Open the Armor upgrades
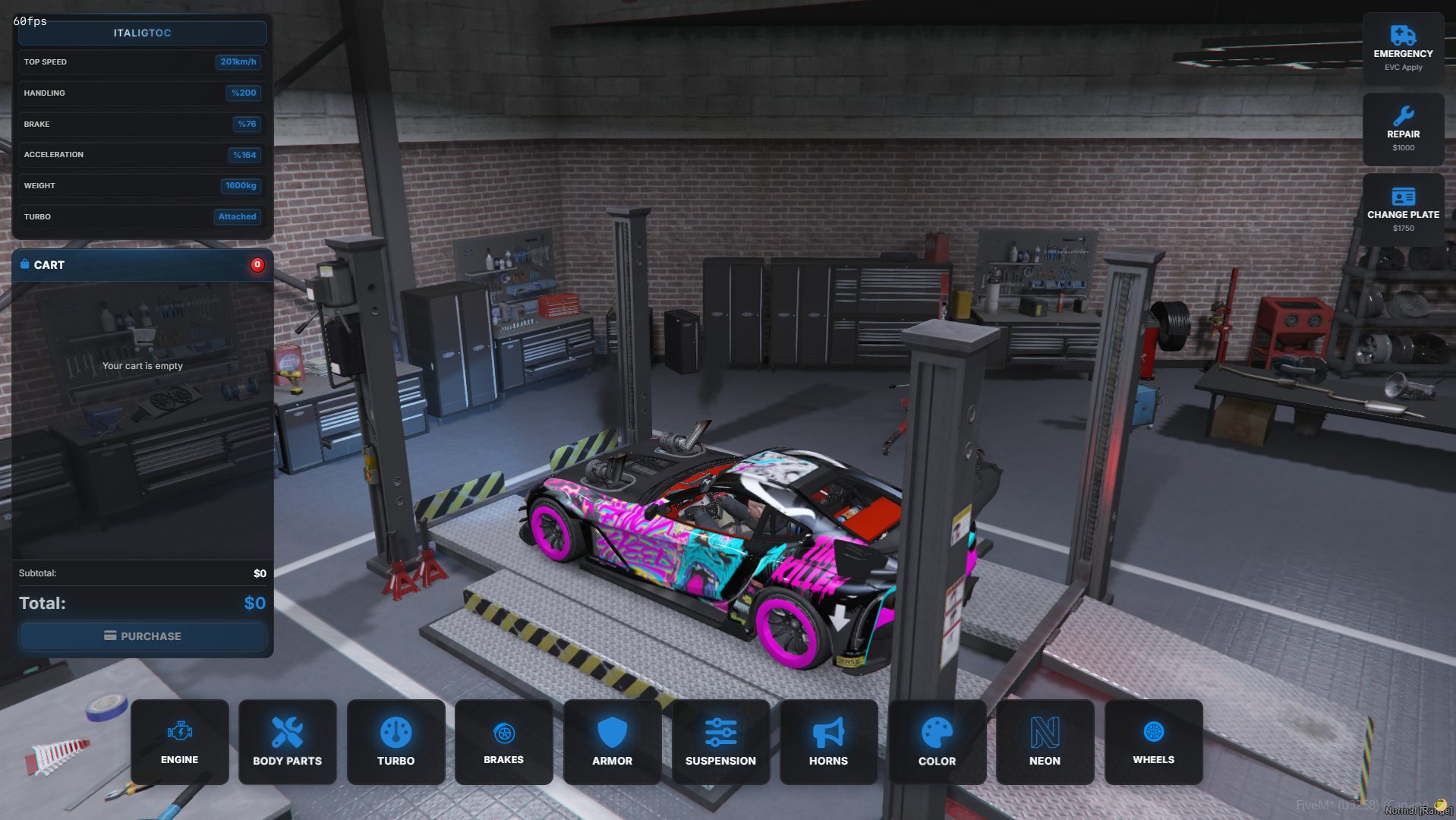 click(x=613, y=742)
